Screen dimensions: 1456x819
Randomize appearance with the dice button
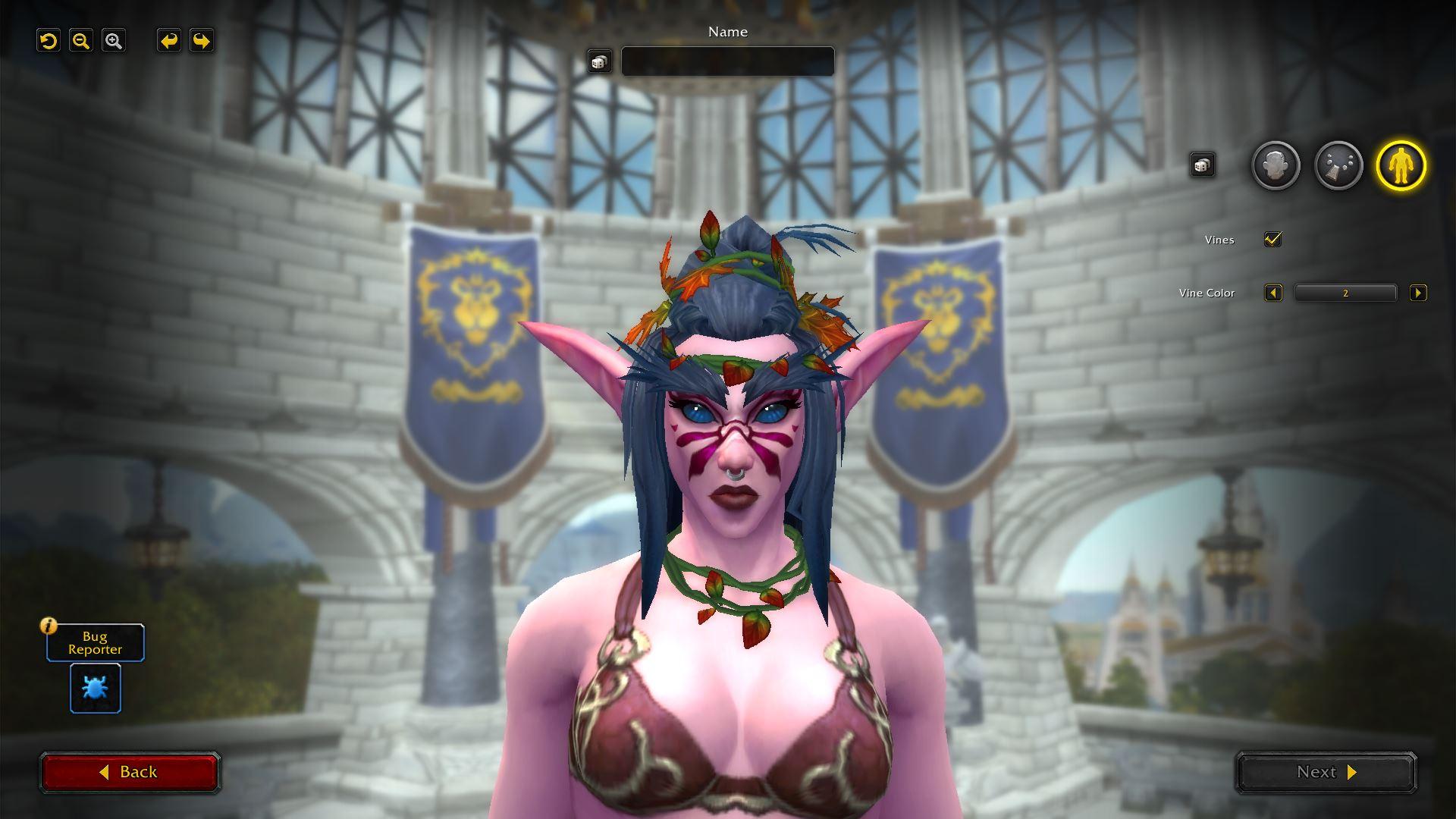click(x=1202, y=165)
